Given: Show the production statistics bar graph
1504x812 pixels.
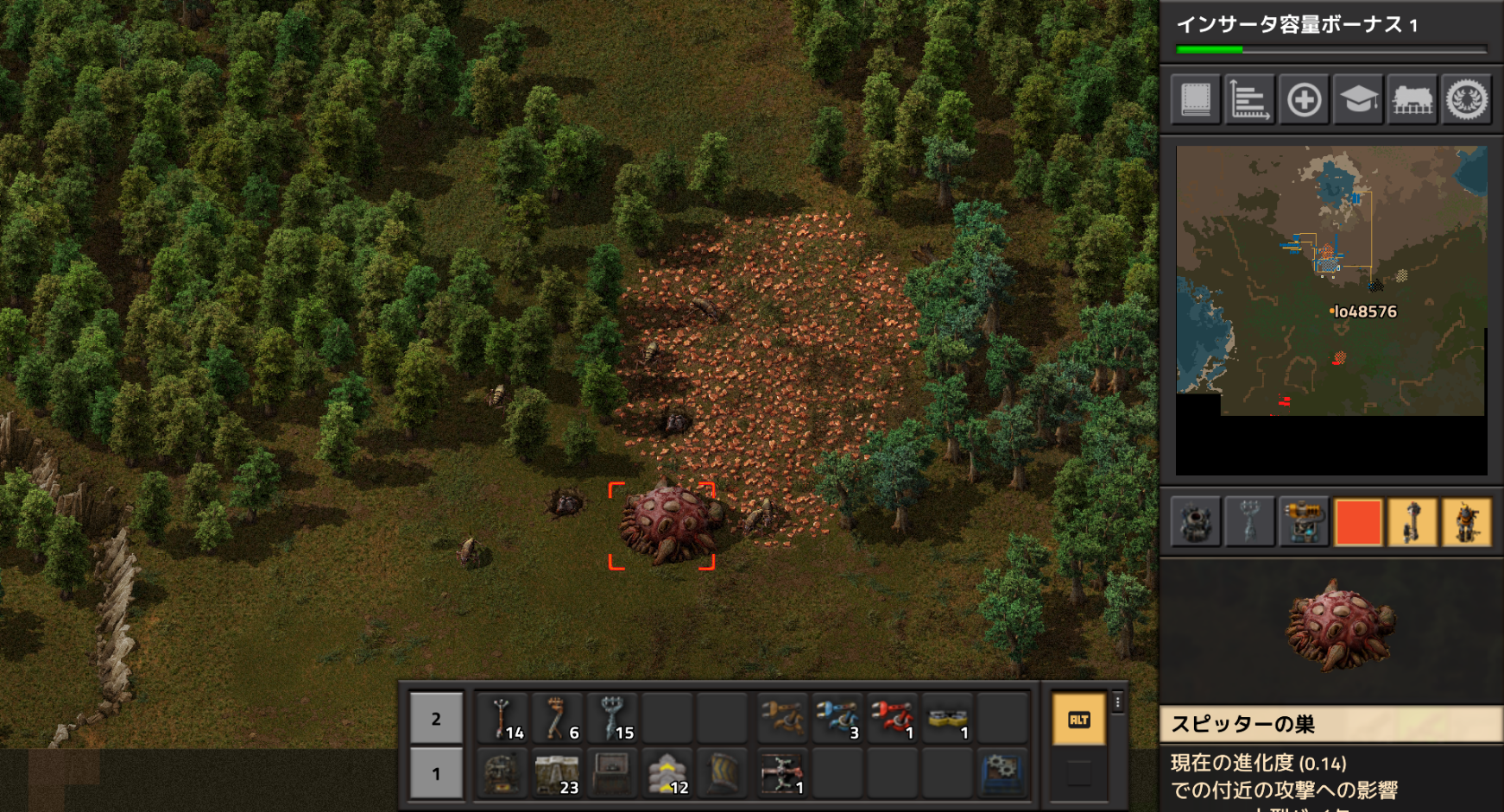Looking at the screenshot, I should (1249, 100).
